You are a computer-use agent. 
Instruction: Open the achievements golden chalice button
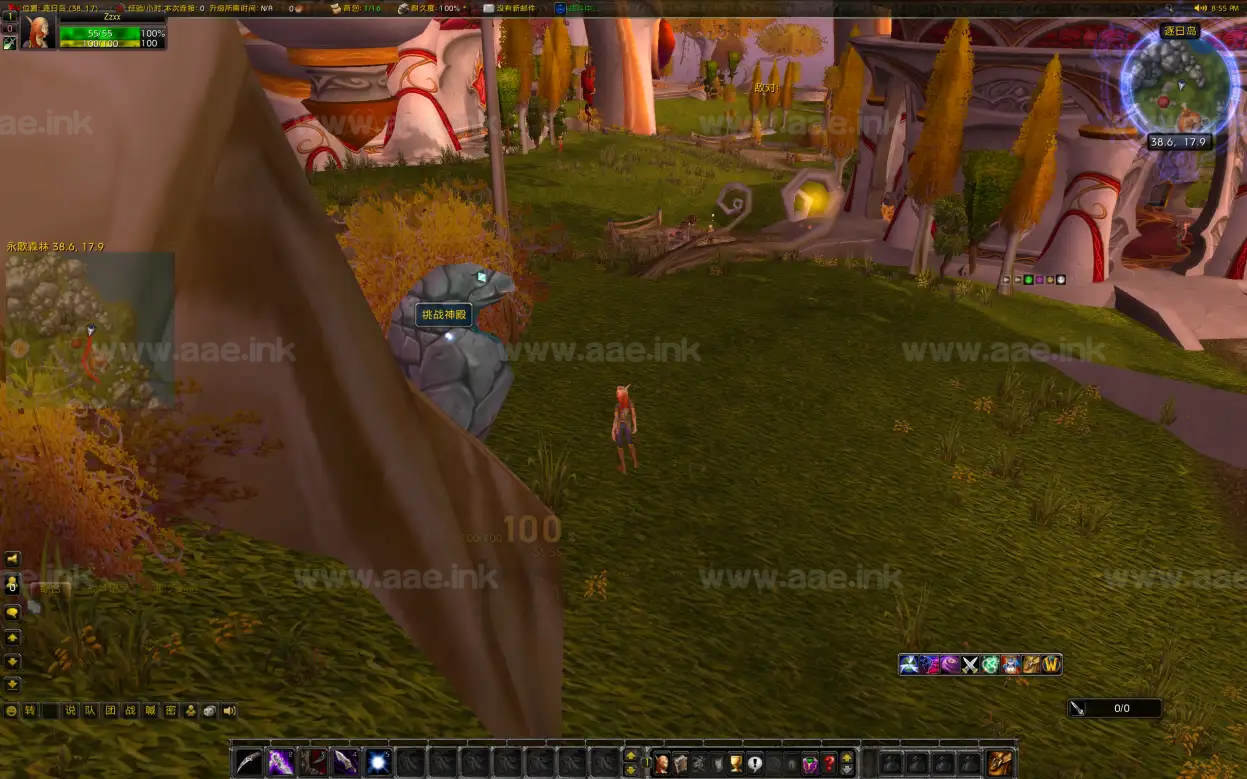pyautogui.click(x=736, y=764)
